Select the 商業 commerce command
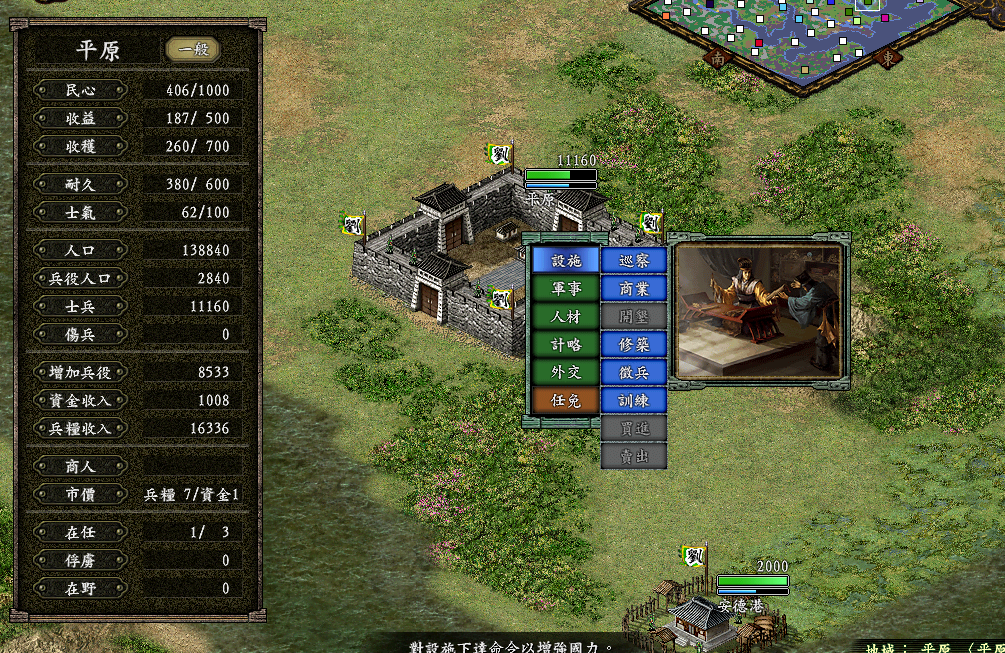This screenshot has height=653, width=1005. pos(633,288)
